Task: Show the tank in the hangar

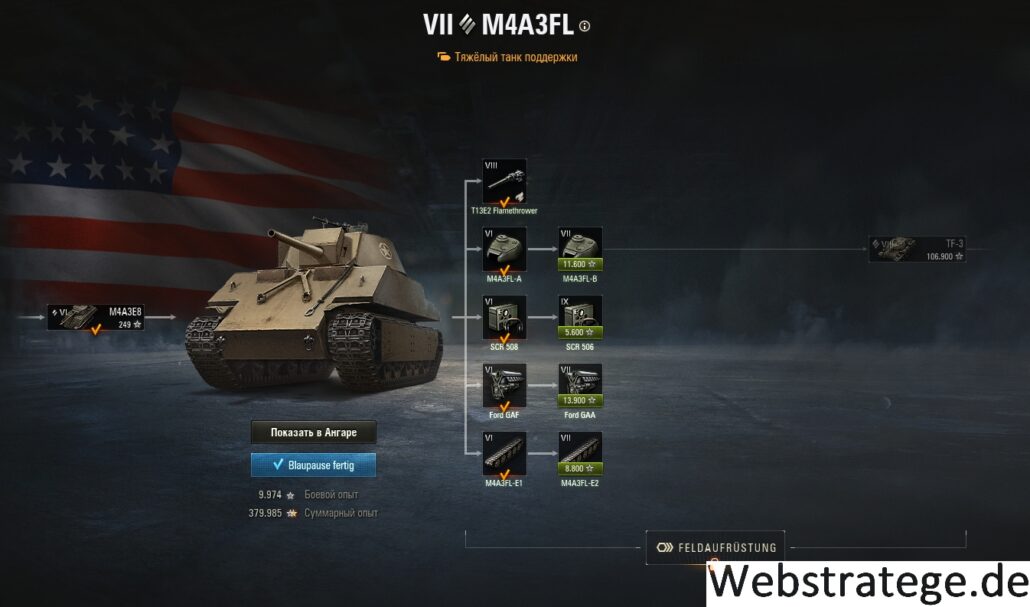Action: click(313, 432)
